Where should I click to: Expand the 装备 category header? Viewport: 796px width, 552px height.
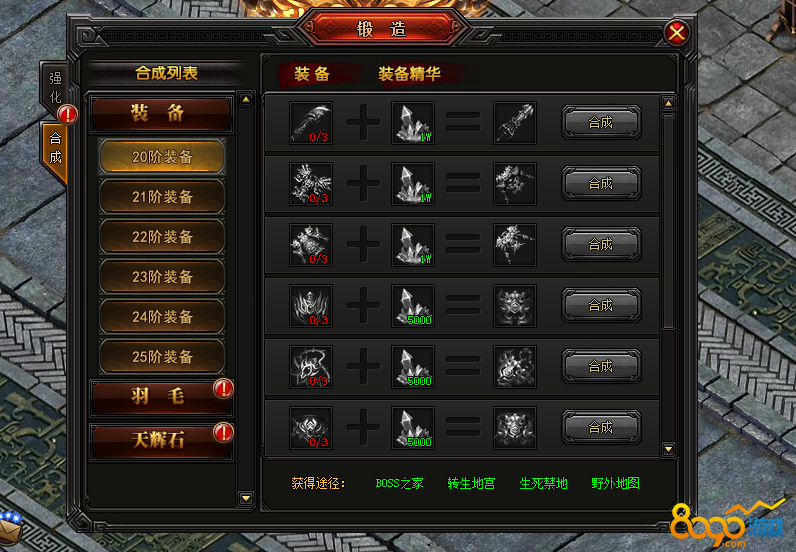160,114
